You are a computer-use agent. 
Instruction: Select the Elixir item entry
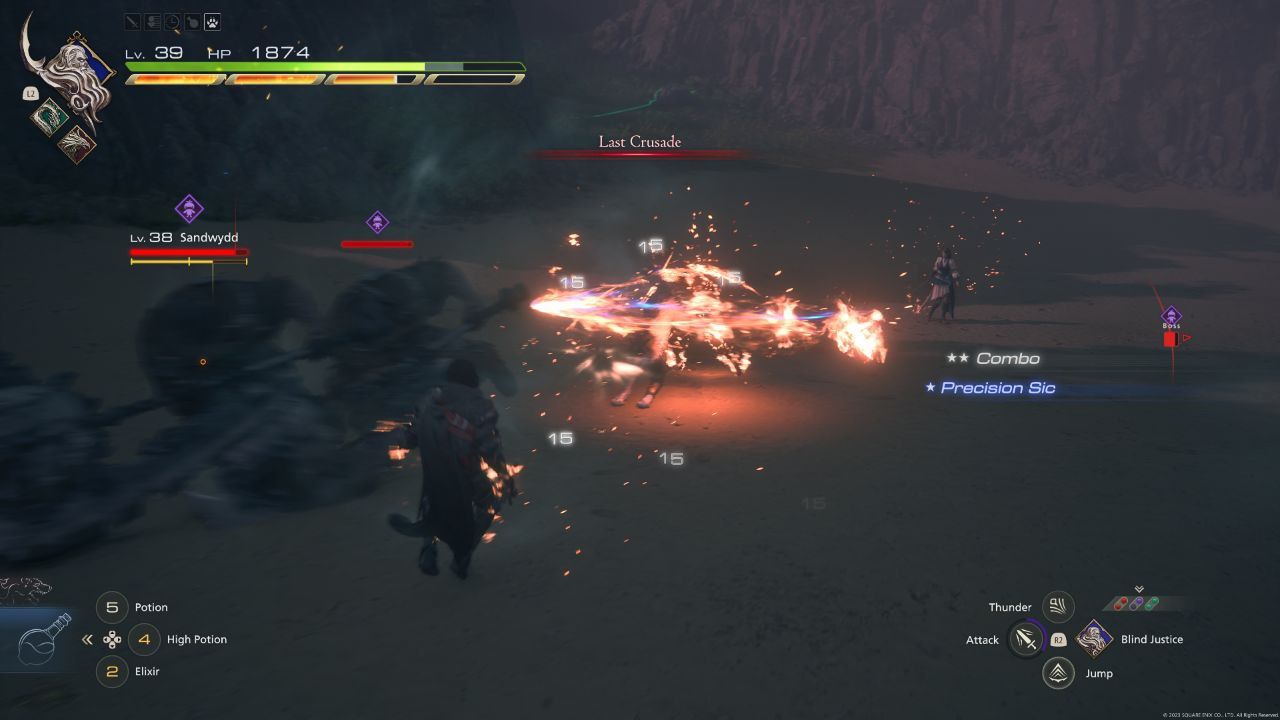(148, 671)
